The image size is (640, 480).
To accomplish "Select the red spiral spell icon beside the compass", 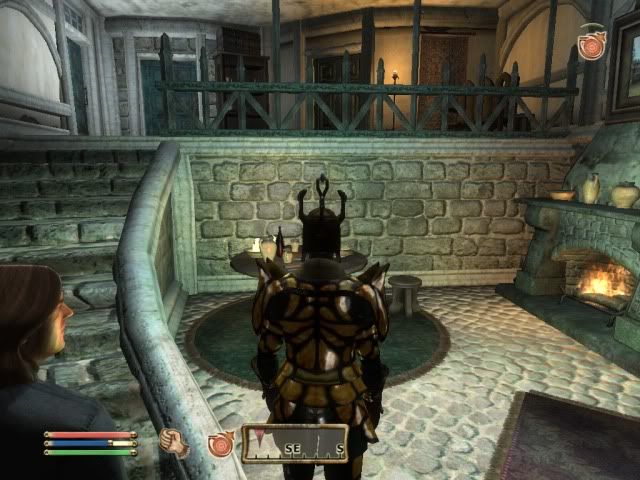I will pyautogui.click(x=220, y=443).
